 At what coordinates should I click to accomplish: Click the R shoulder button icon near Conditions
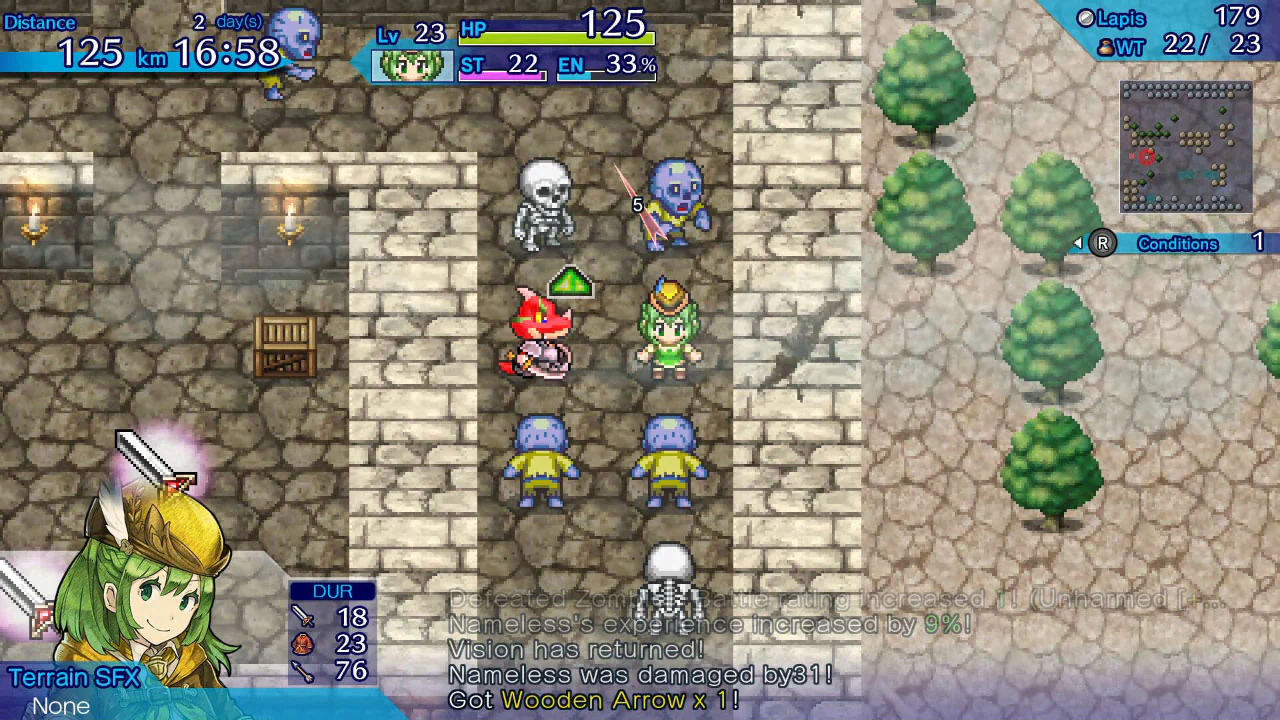point(1102,243)
